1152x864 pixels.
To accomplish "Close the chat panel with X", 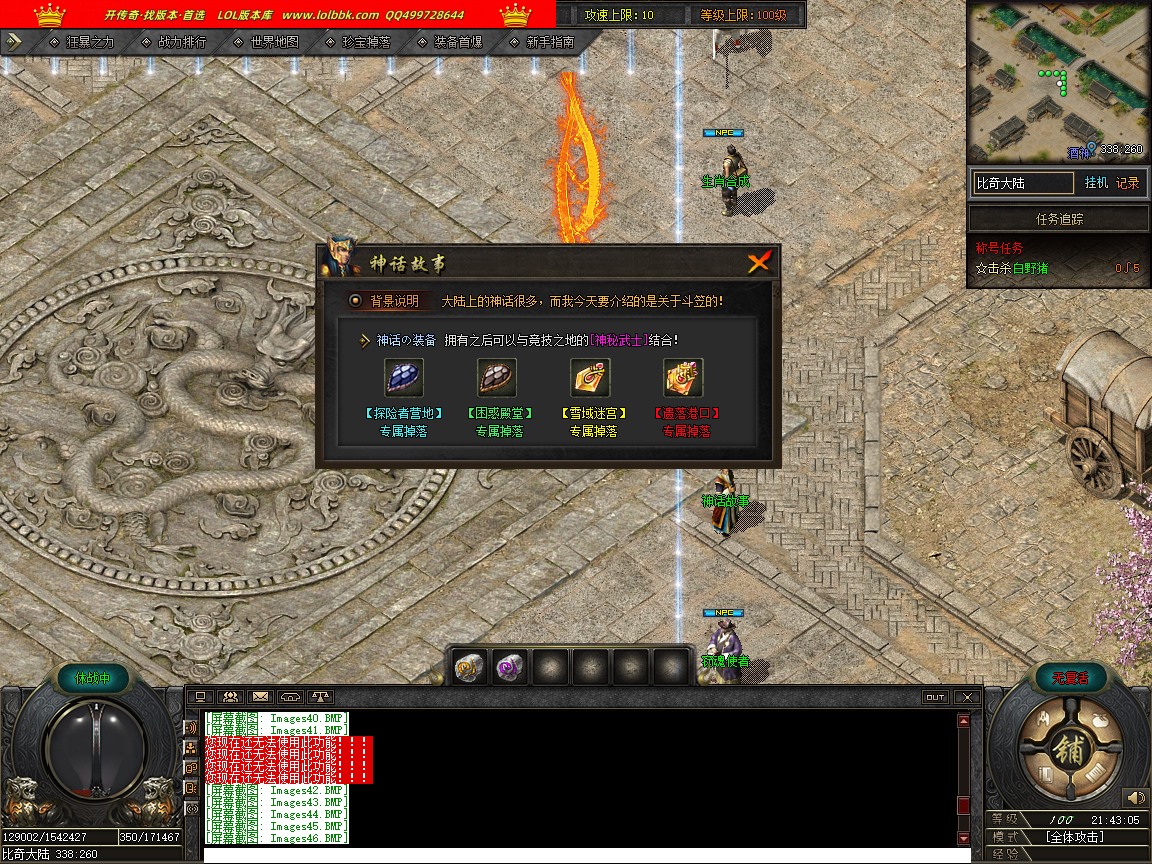I will coord(966,697).
